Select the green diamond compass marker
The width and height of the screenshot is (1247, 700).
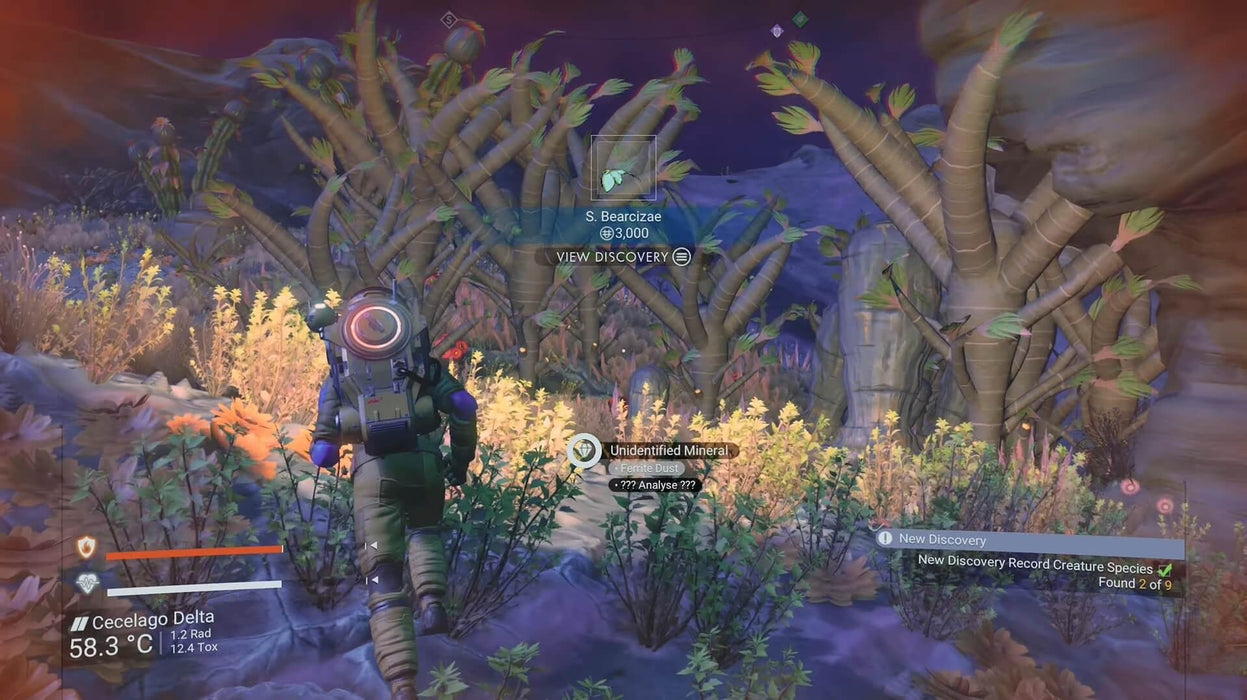tap(800, 19)
